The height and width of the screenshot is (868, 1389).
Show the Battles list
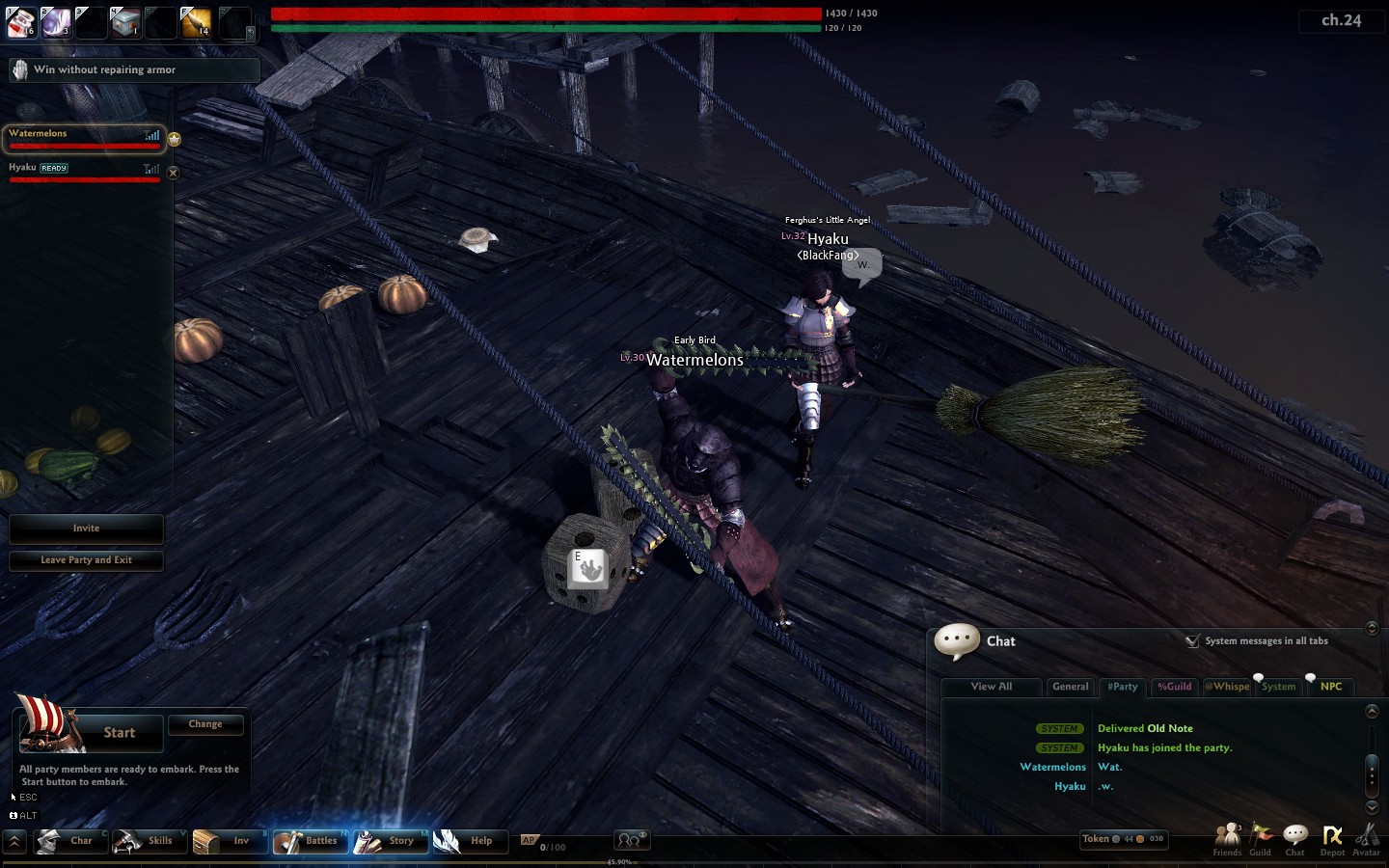coord(308,841)
